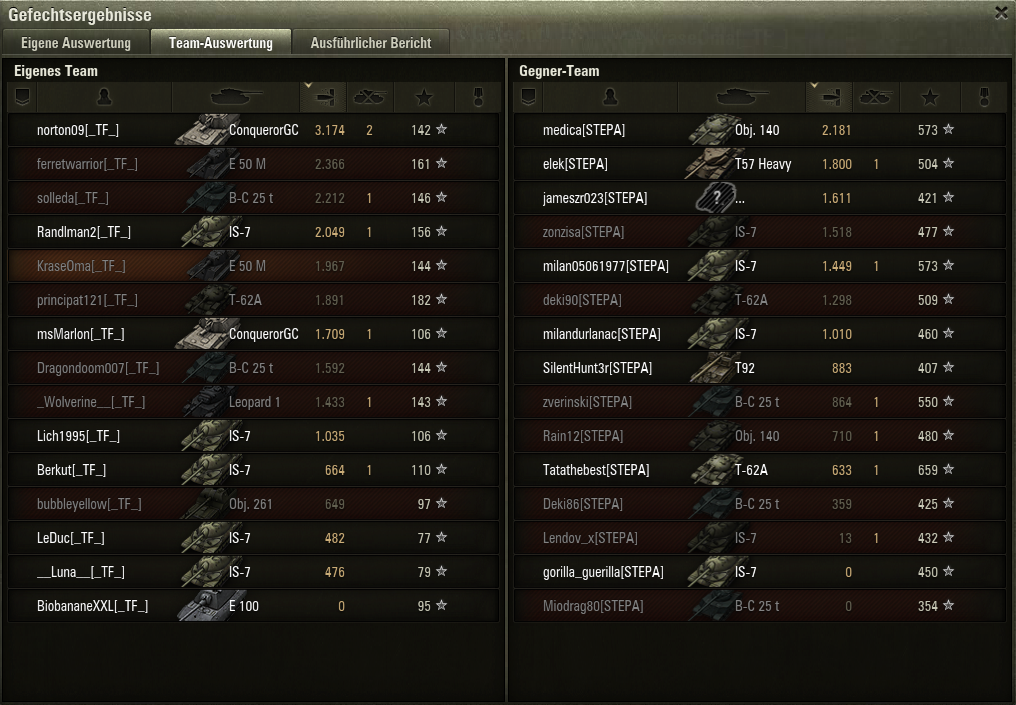
Task: Sort Gegner-Team by player name column
Action: (610, 97)
